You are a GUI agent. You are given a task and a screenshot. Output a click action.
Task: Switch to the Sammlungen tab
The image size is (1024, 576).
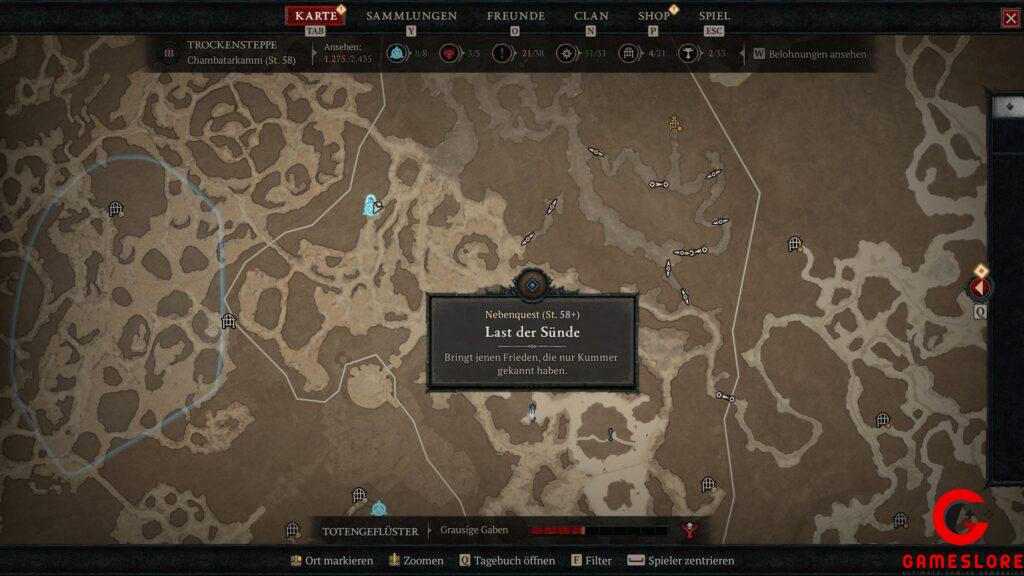[411, 16]
